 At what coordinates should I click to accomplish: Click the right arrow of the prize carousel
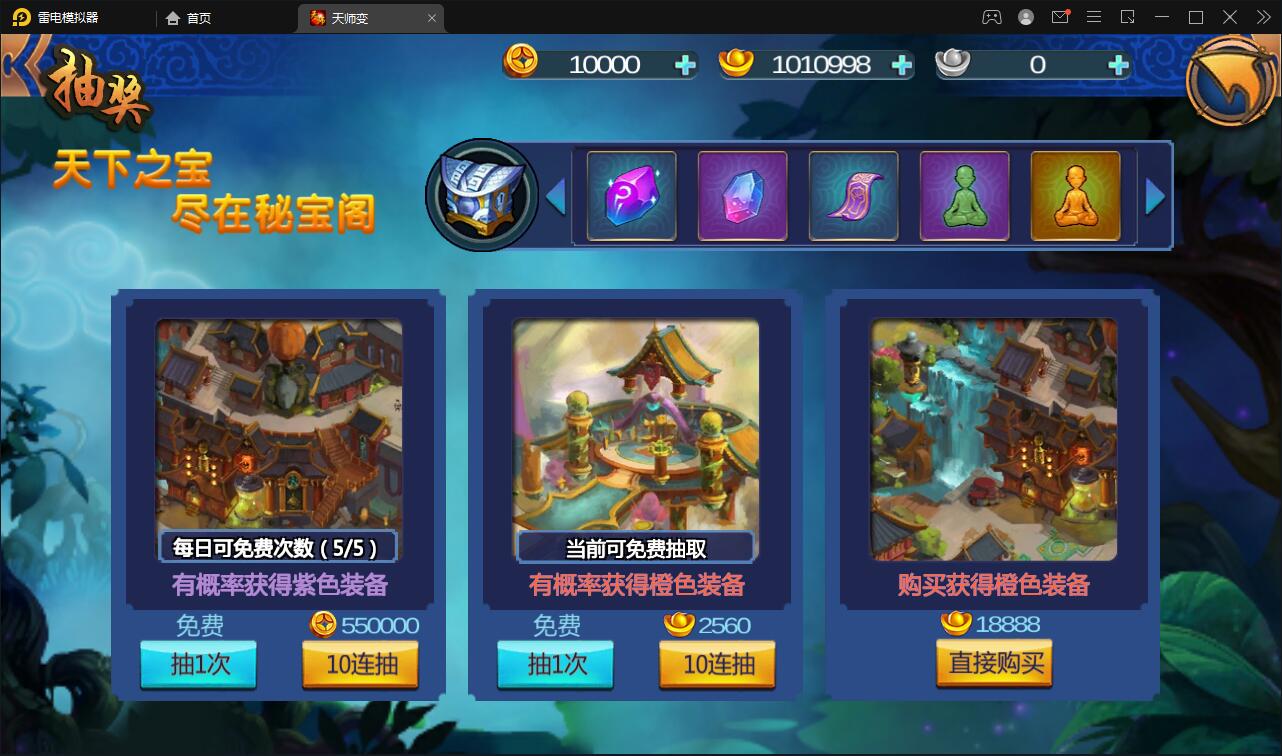tap(1157, 195)
